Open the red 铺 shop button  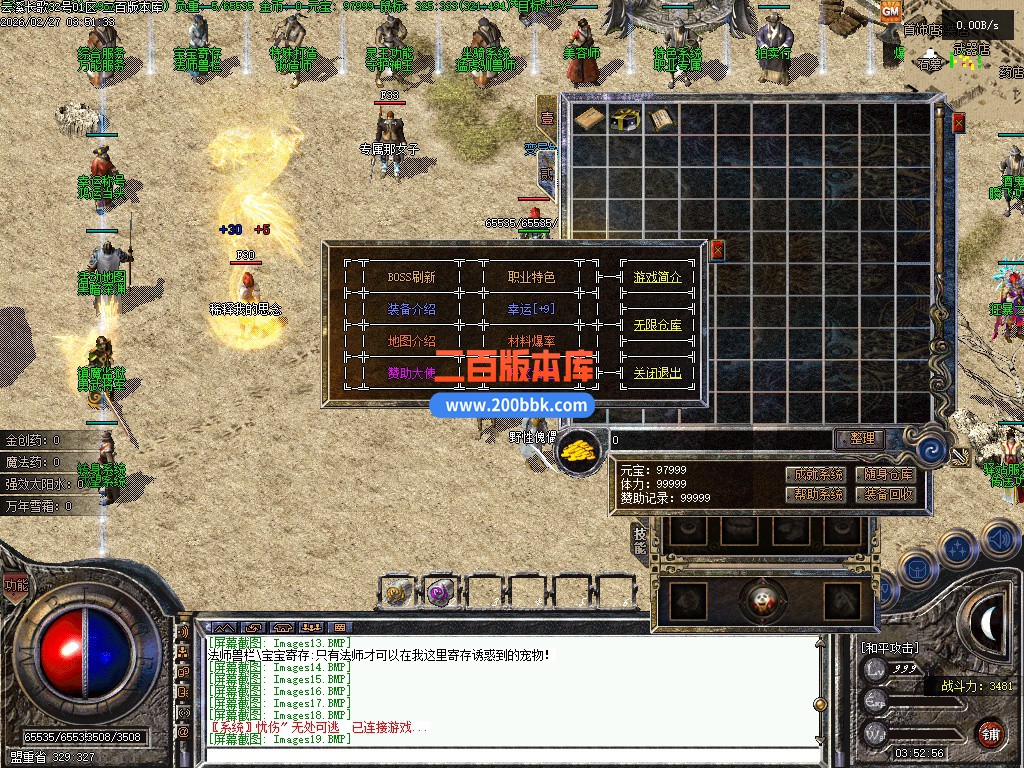(990, 733)
